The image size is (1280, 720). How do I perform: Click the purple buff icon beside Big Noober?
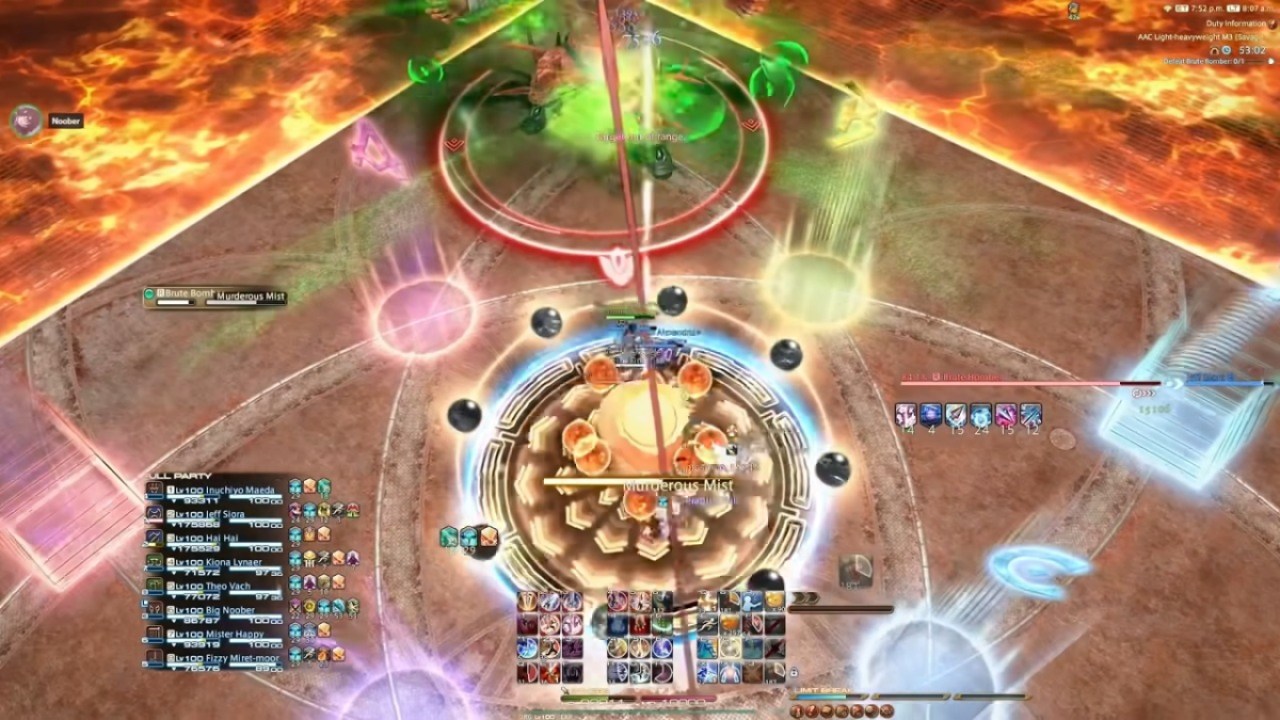point(294,605)
